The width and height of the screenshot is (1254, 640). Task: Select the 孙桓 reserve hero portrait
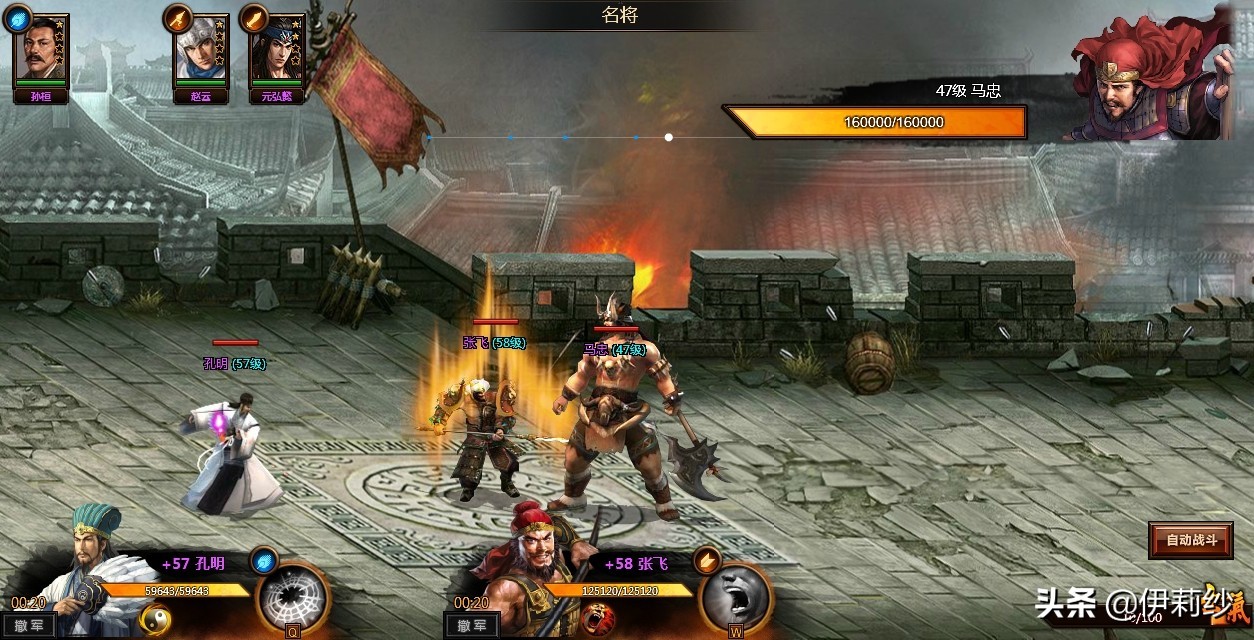pyautogui.click(x=41, y=50)
